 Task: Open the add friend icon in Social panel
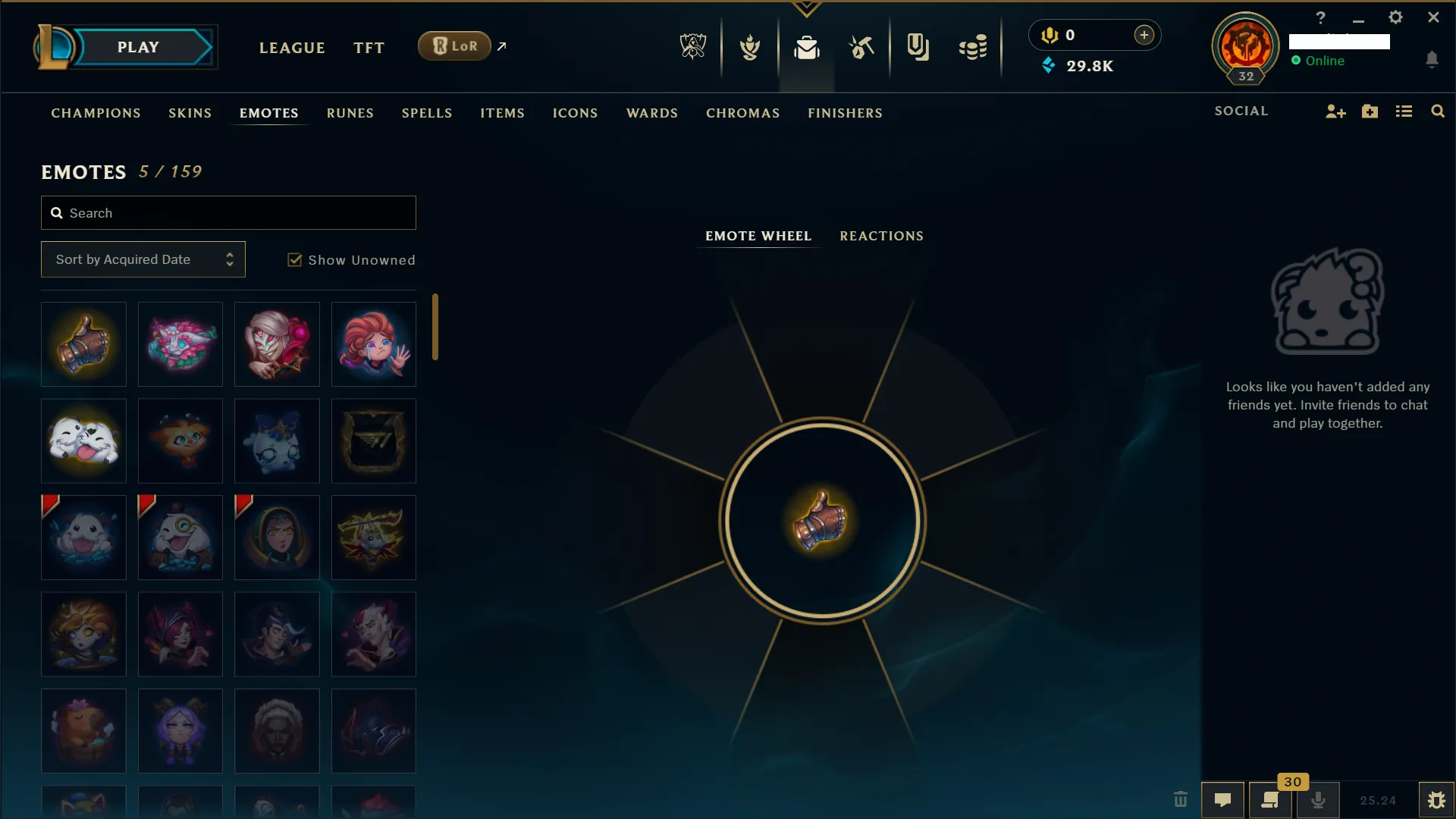(x=1335, y=111)
